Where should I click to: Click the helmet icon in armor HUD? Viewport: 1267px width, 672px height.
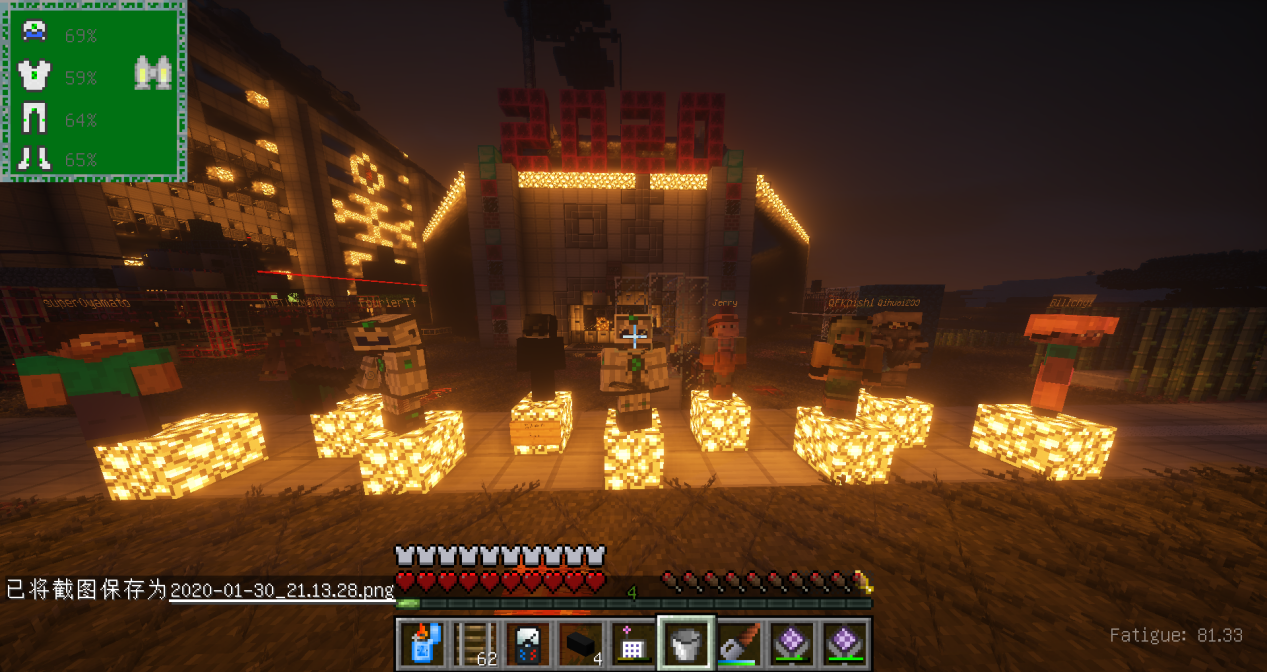(34, 32)
